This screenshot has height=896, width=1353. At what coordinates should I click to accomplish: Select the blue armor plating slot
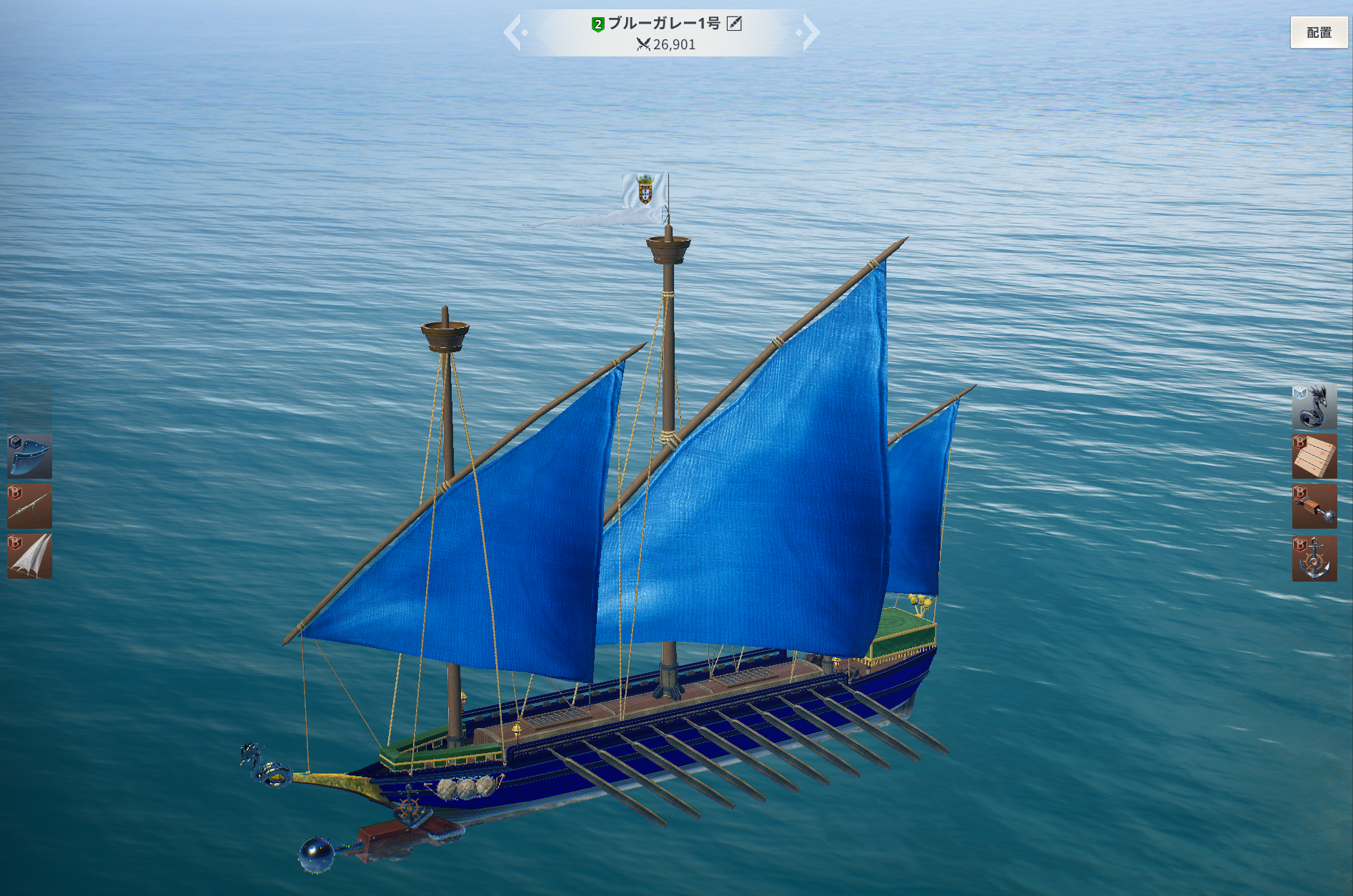(x=30, y=456)
